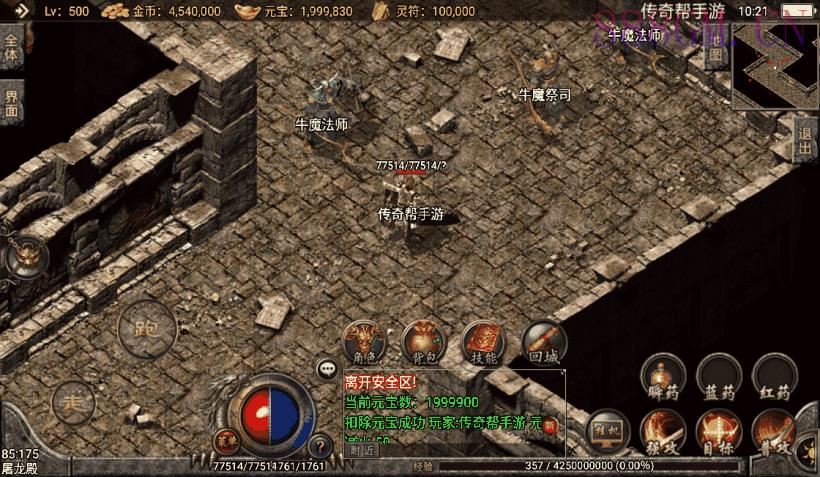This screenshot has width=820, height=477.
Task: Open the 界面 interface side tab
Action: click(x=11, y=104)
